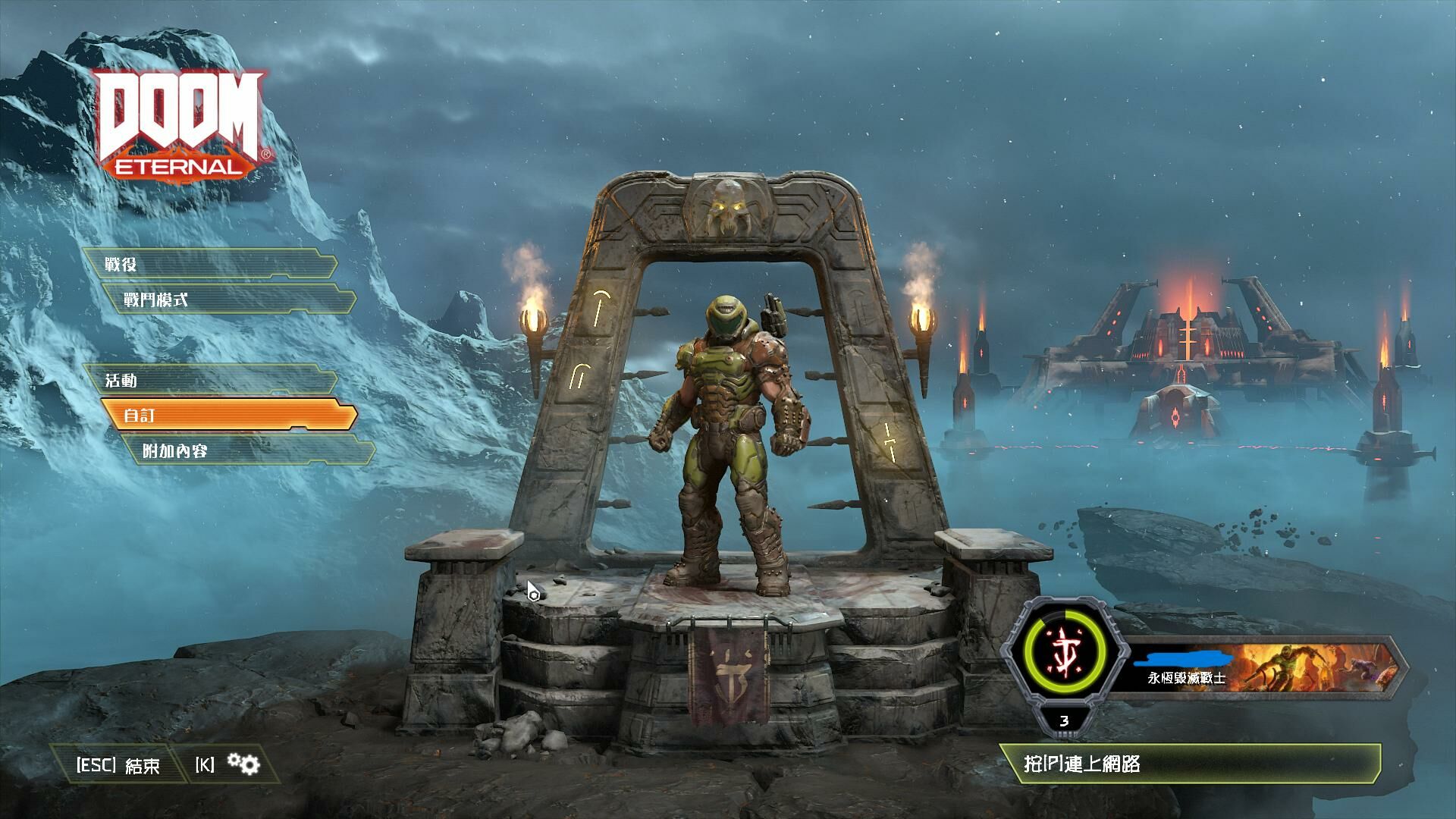The height and width of the screenshot is (819, 1456).
Task: Click the 結束 quit button
Action: [119, 765]
